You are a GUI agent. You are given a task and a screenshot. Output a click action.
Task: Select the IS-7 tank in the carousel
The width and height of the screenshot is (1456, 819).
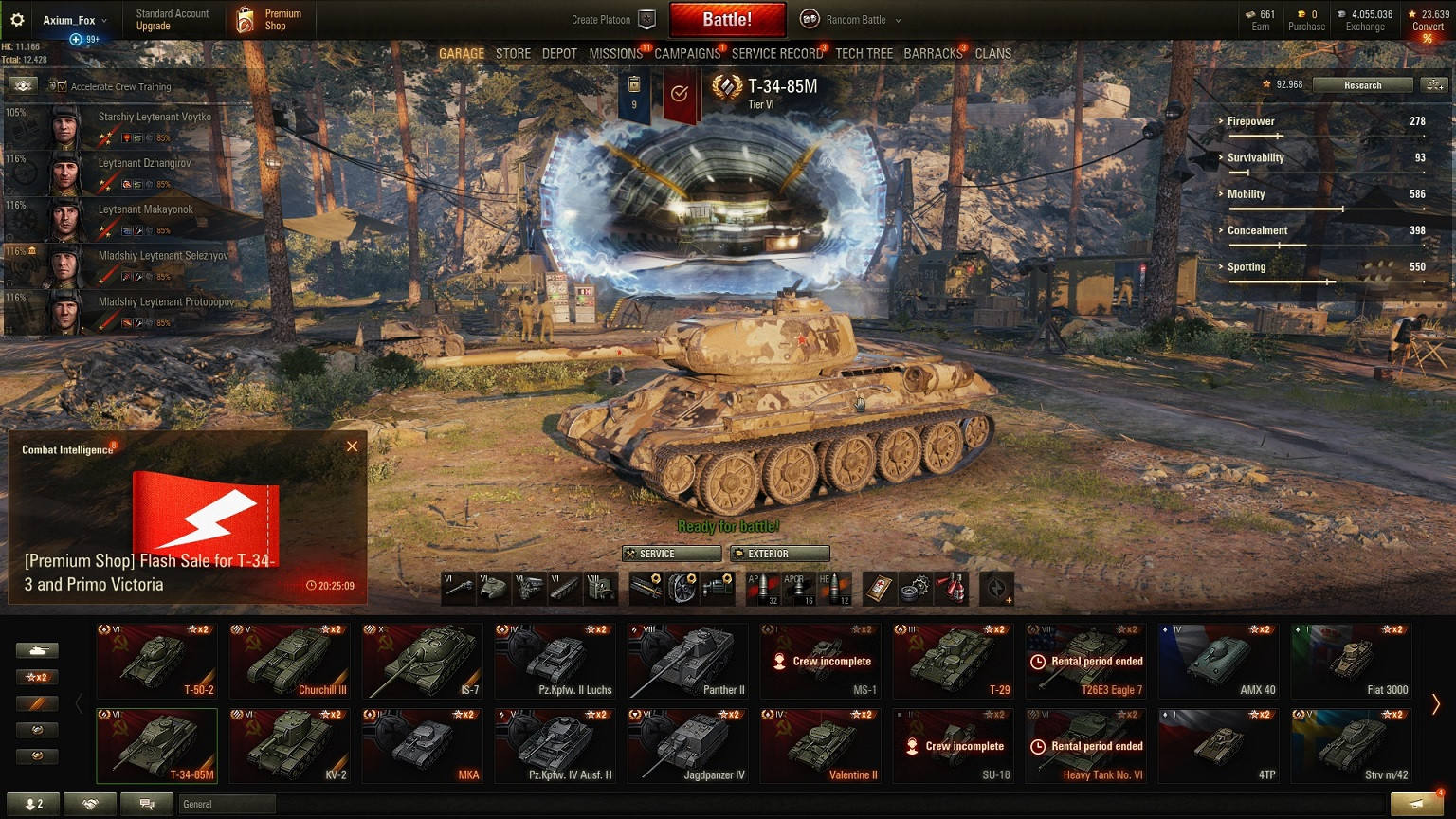pyautogui.click(x=423, y=661)
